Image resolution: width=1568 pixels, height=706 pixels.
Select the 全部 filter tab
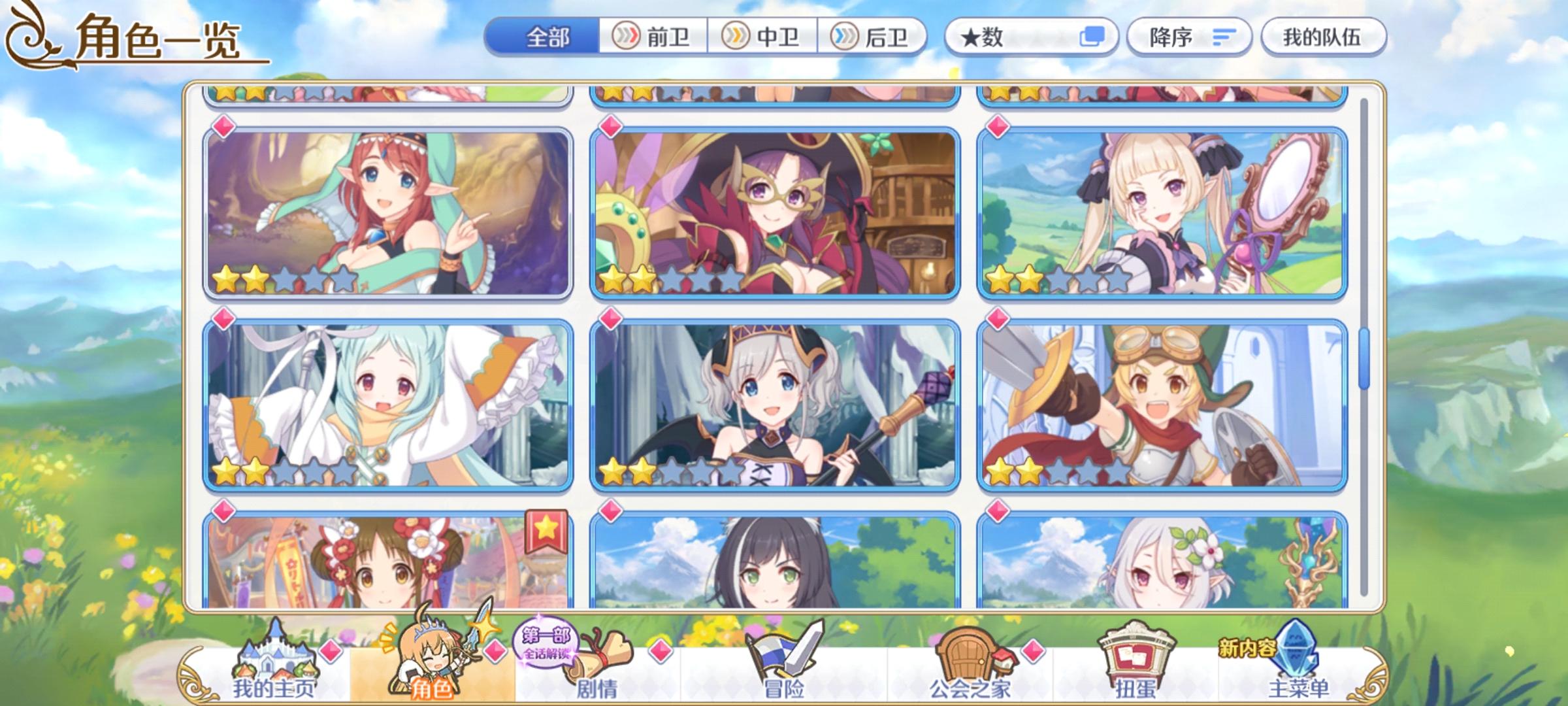click(547, 37)
